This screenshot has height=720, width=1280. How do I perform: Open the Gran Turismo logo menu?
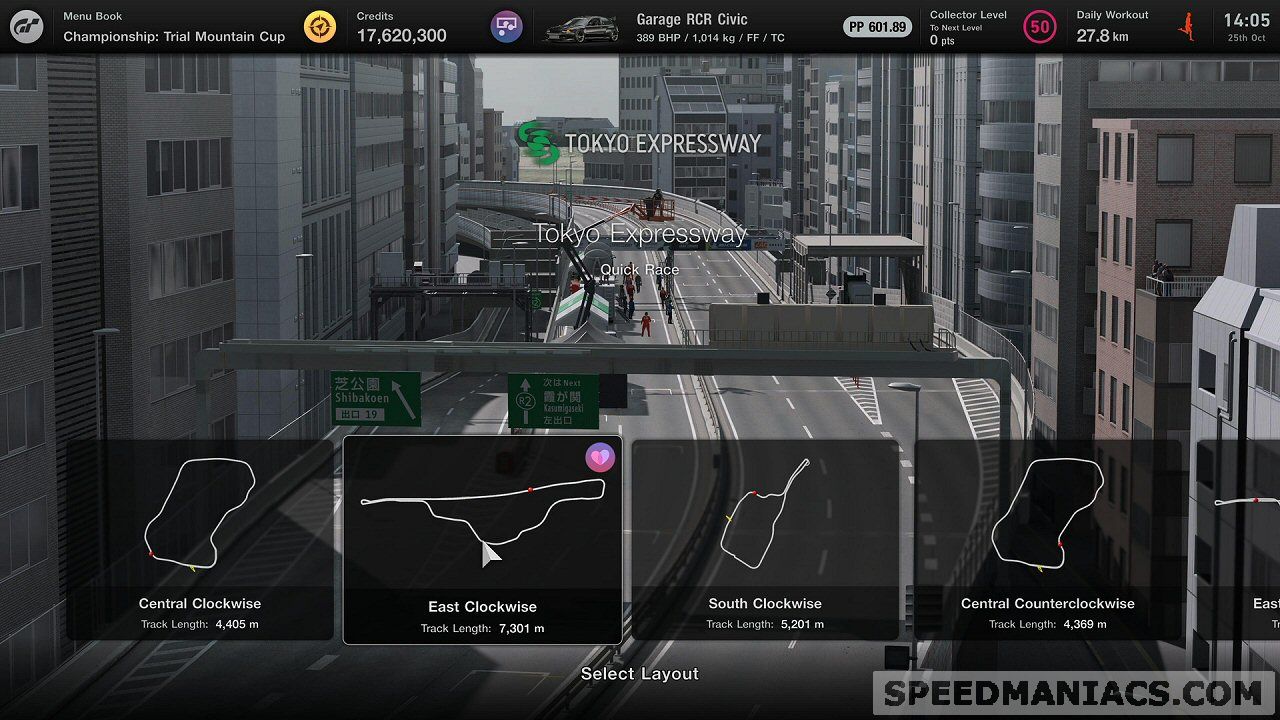point(27,27)
